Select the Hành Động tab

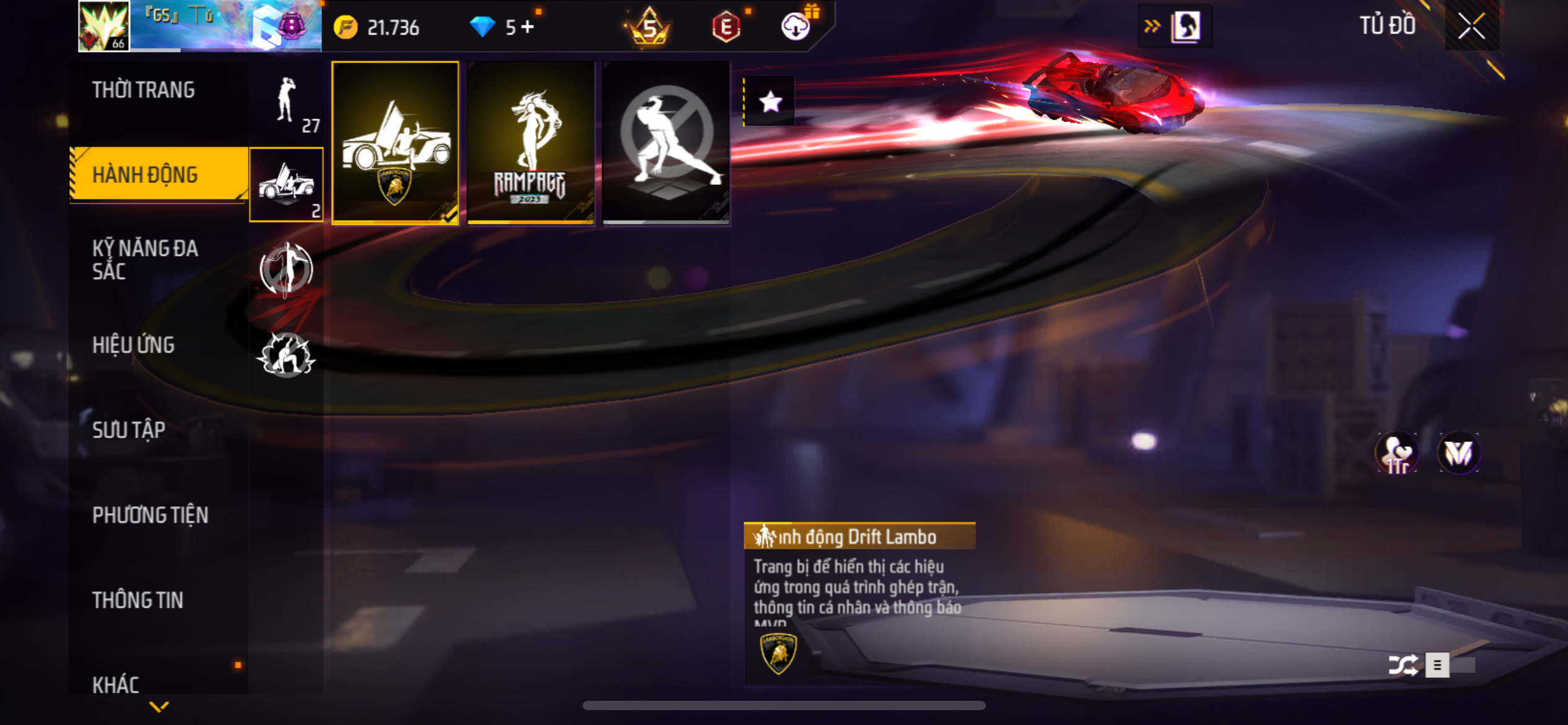145,175
